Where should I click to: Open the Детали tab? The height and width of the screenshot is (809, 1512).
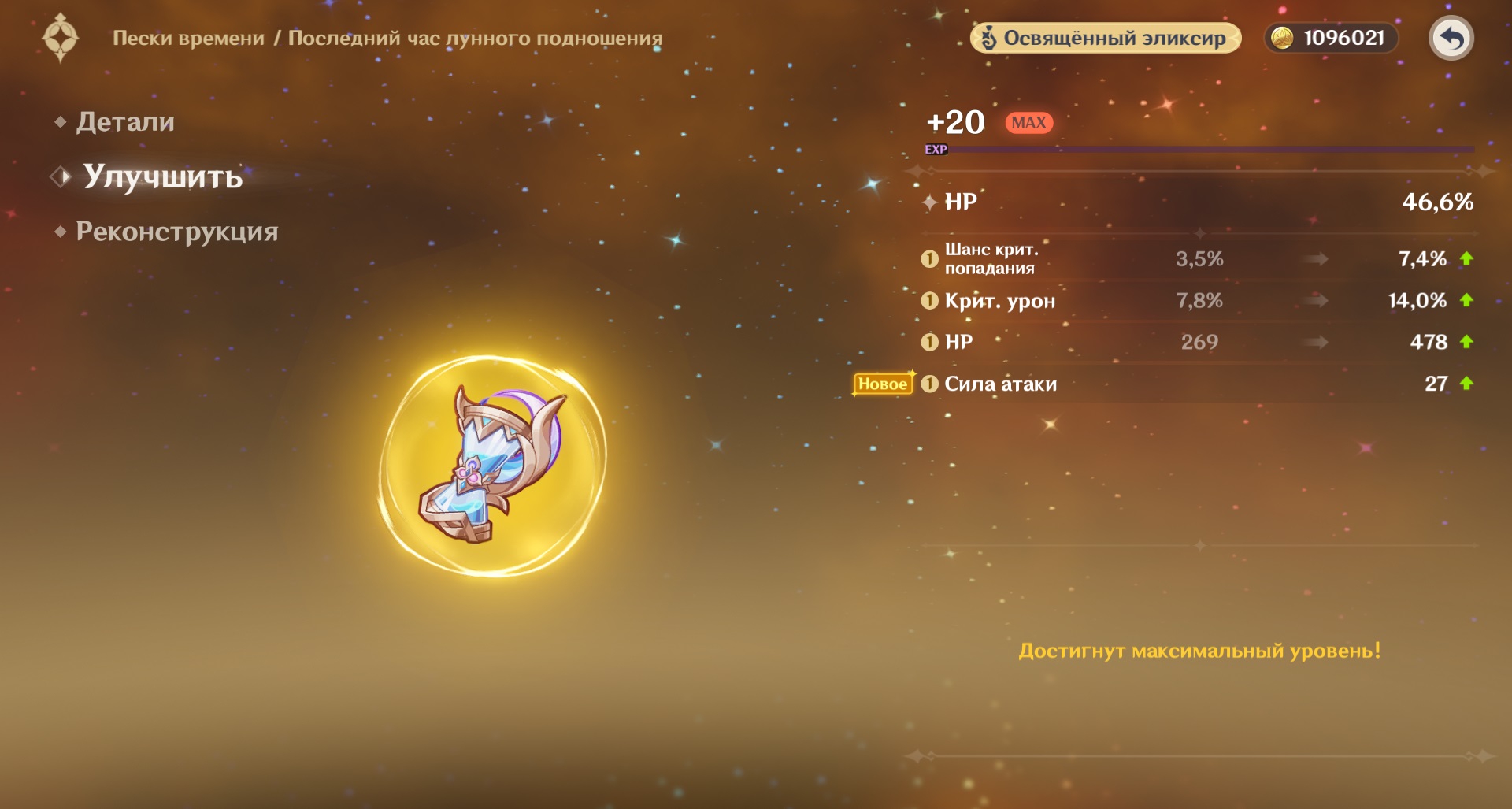pos(124,122)
